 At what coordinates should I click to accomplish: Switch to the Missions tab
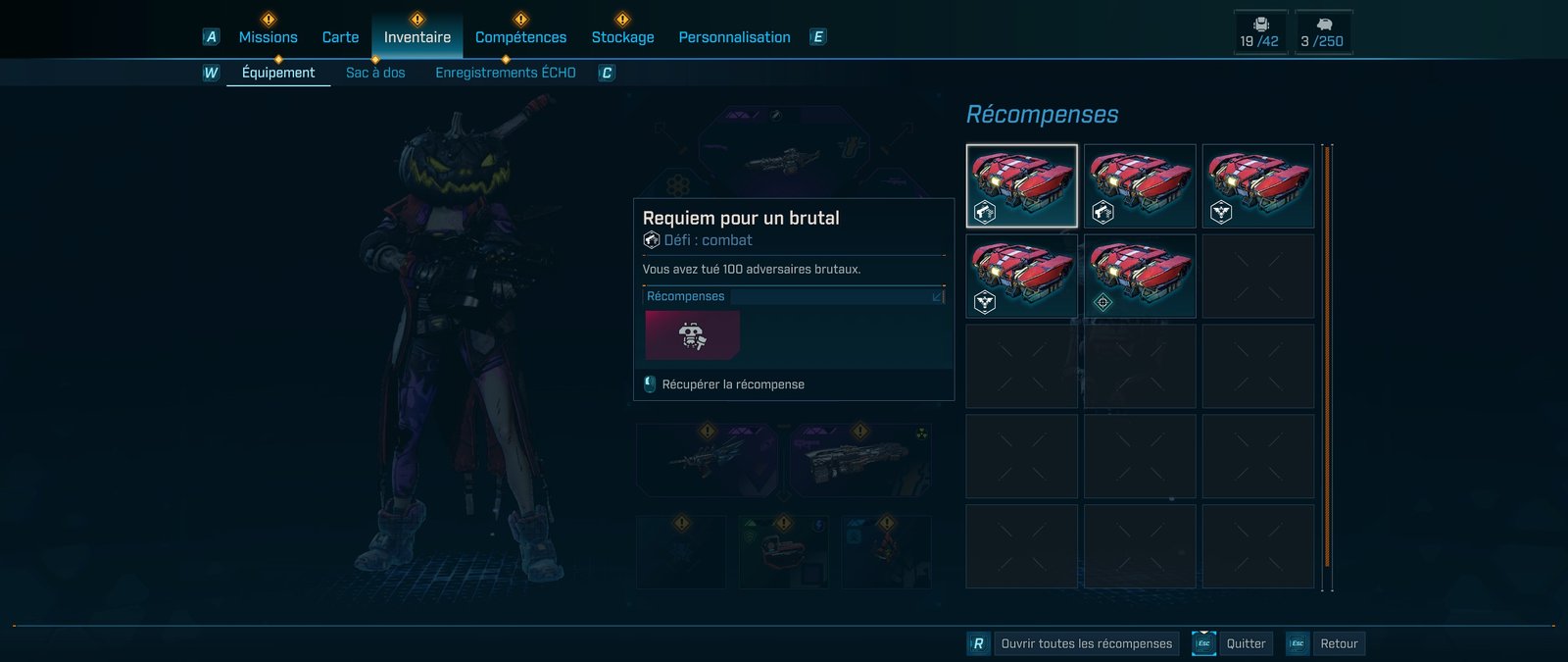coord(268,37)
